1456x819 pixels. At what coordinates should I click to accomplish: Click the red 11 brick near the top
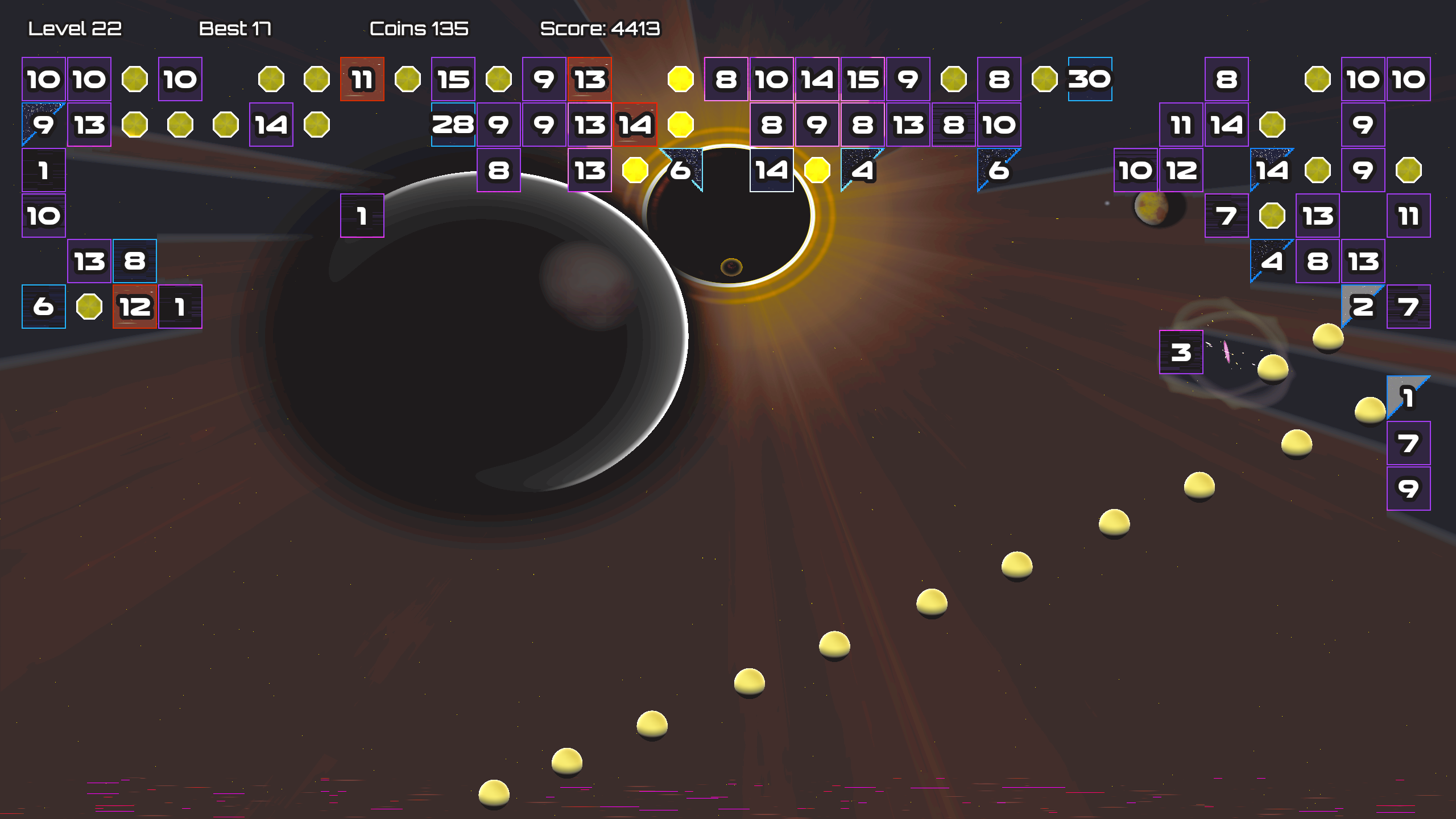click(x=362, y=81)
